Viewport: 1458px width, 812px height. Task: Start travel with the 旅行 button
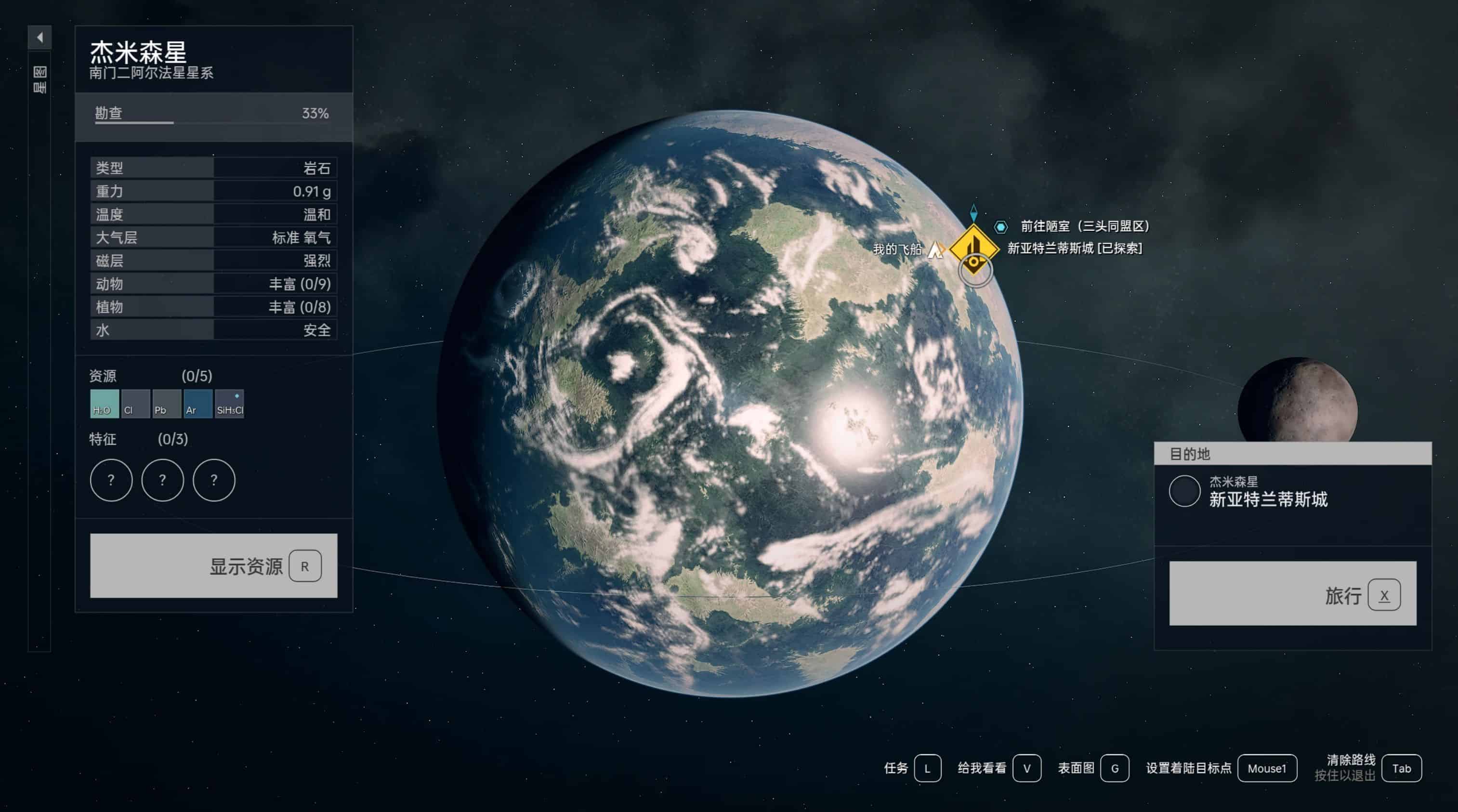[x=1292, y=593]
